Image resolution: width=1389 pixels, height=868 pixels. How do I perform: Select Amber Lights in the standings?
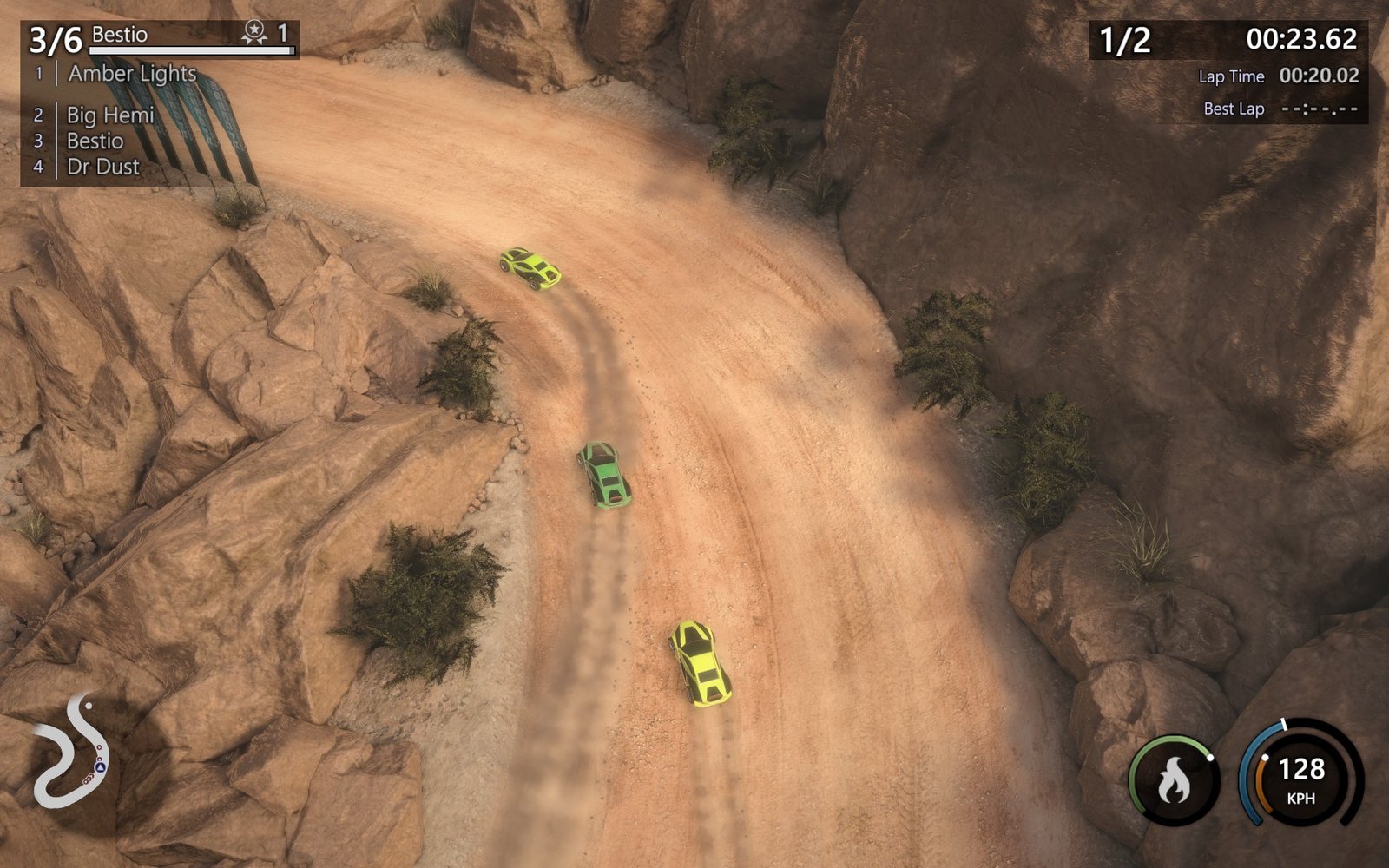point(132,74)
